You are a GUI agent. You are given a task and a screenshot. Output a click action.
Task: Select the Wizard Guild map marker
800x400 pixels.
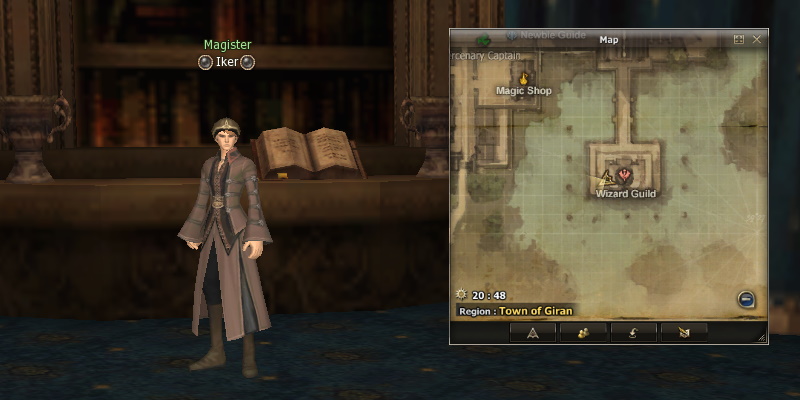tap(627, 175)
